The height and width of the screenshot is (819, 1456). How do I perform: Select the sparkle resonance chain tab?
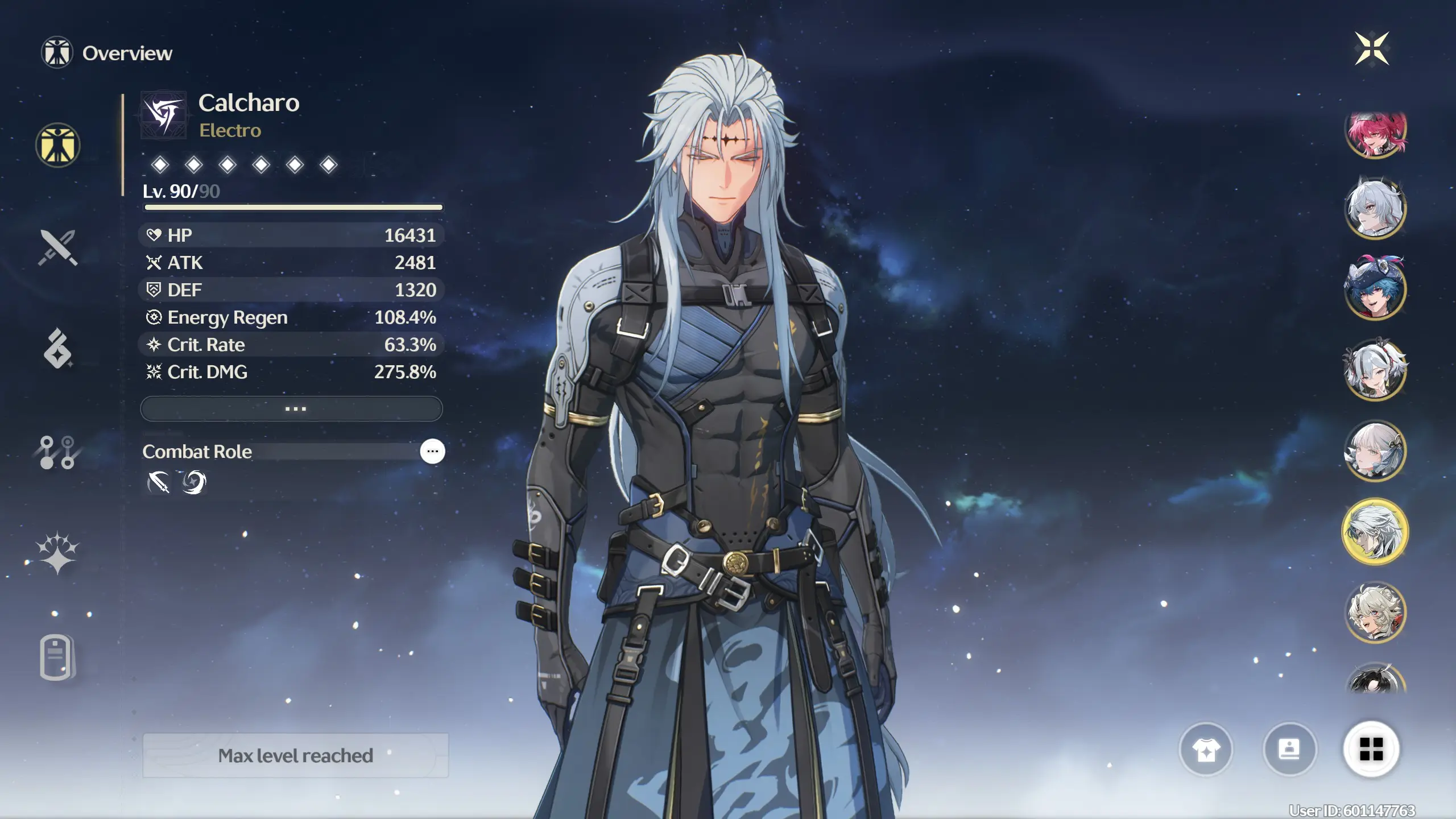coord(57,553)
